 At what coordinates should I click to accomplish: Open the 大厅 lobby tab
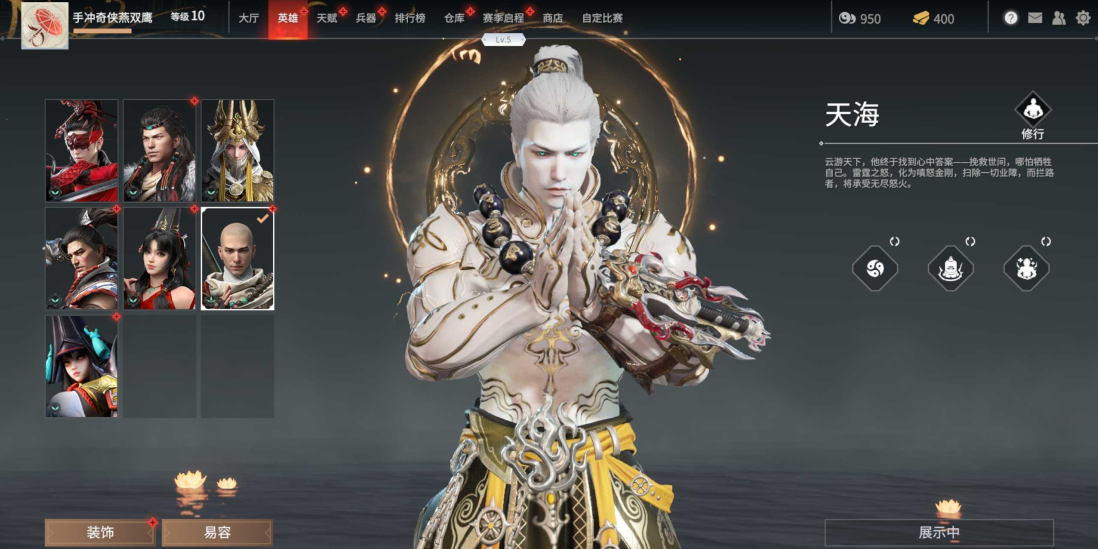point(248,18)
